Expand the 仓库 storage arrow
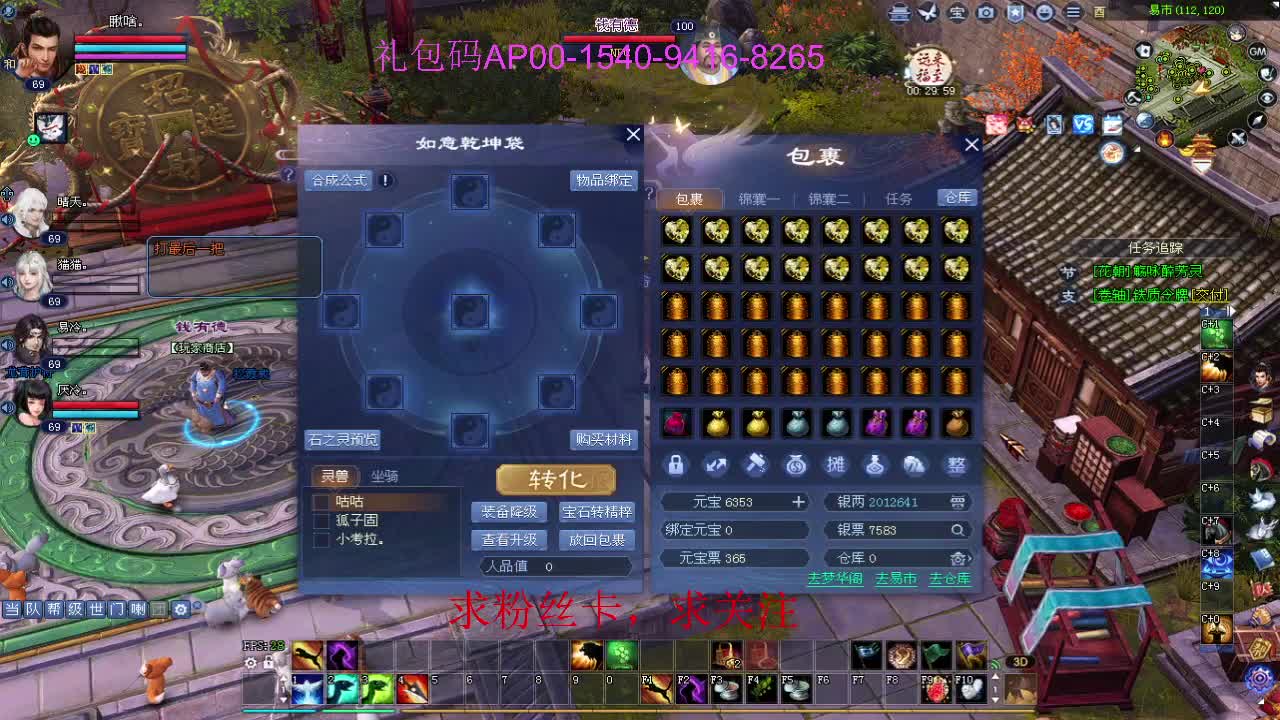The width and height of the screenshot is (1280, 720). [x=968, y=558]
